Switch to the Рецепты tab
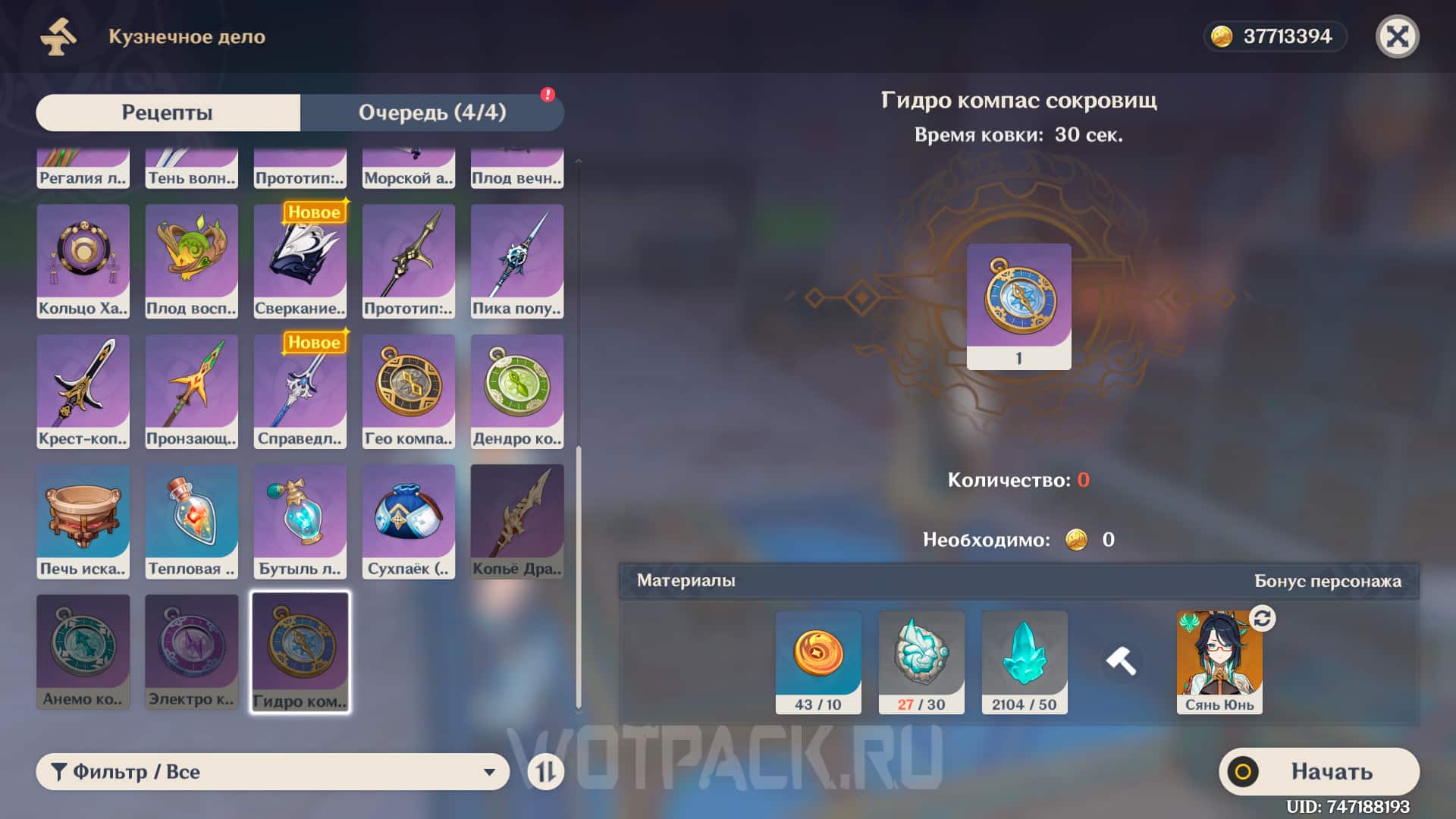This screenshot has width=1456, height=819. coord(167,111)
